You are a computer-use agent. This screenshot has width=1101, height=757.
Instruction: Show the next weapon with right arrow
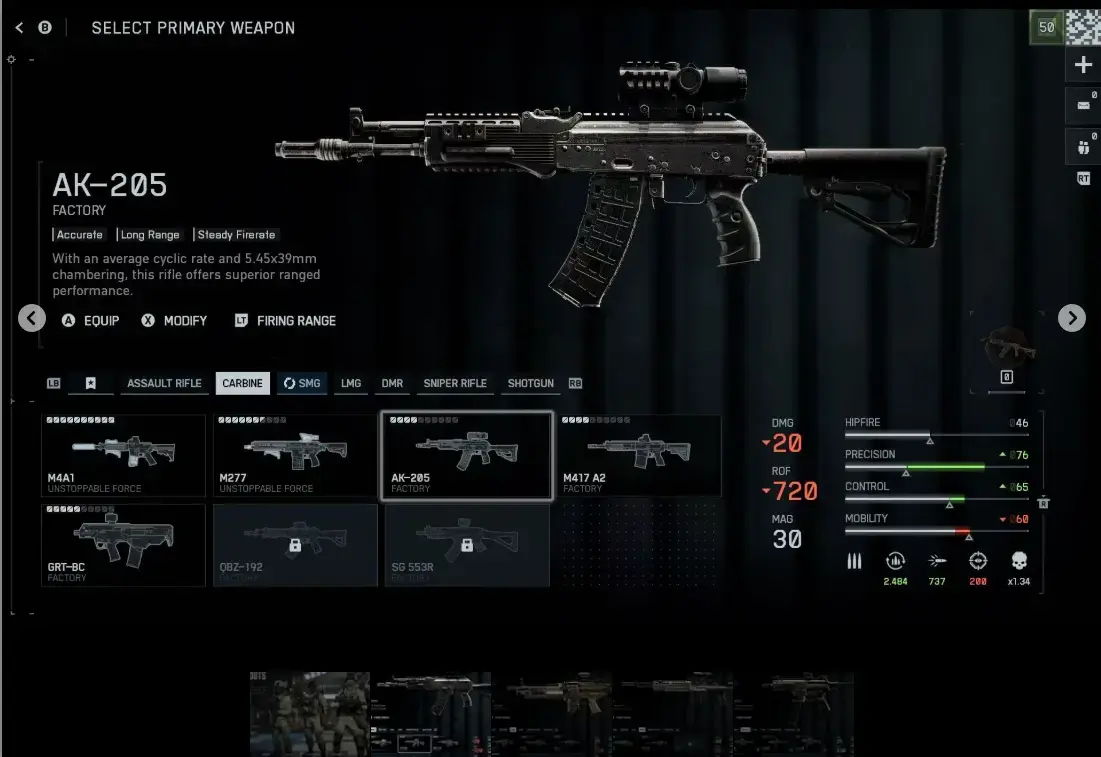1071,318
